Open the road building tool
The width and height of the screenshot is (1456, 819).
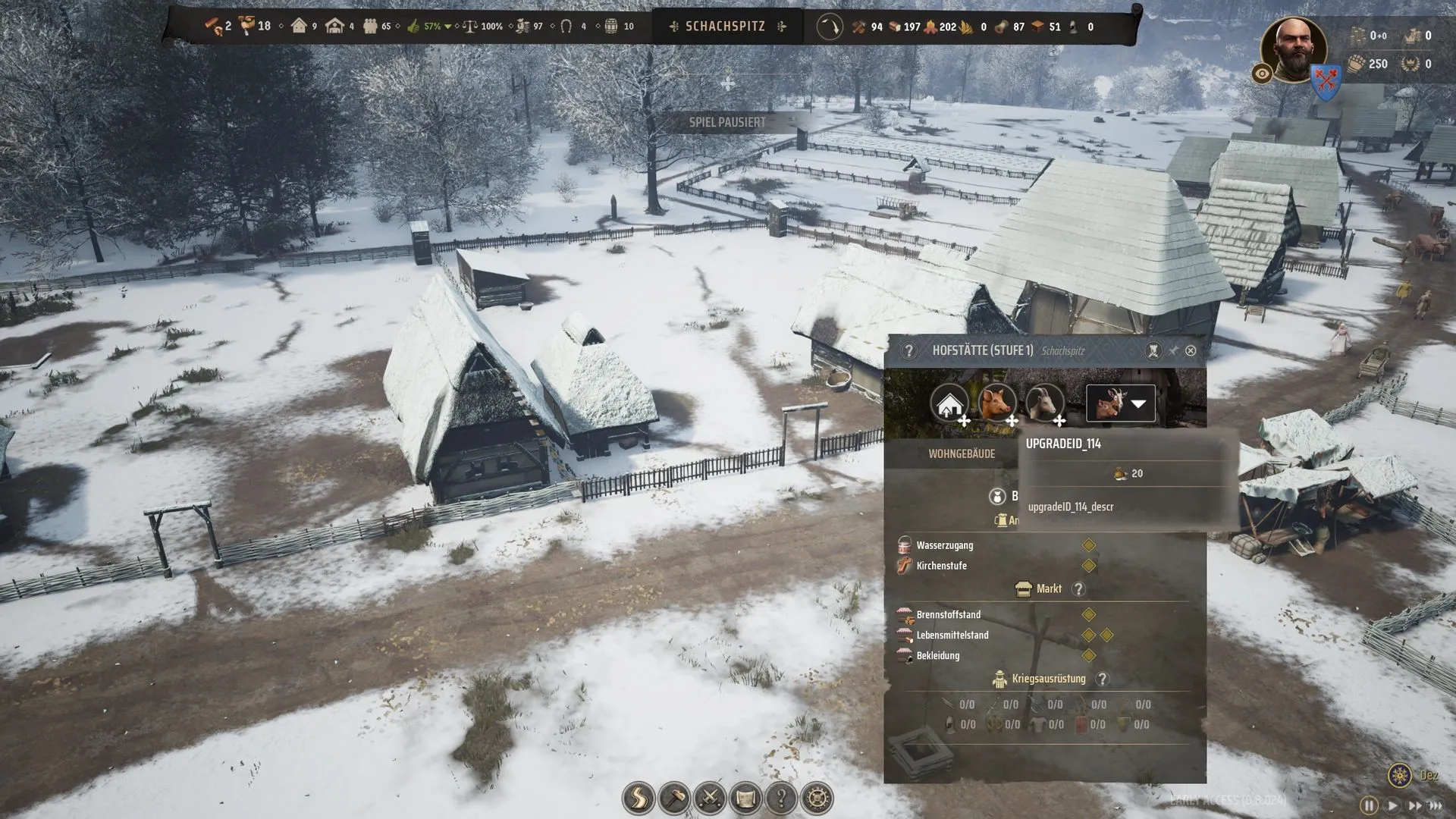(x=639, y=798)
